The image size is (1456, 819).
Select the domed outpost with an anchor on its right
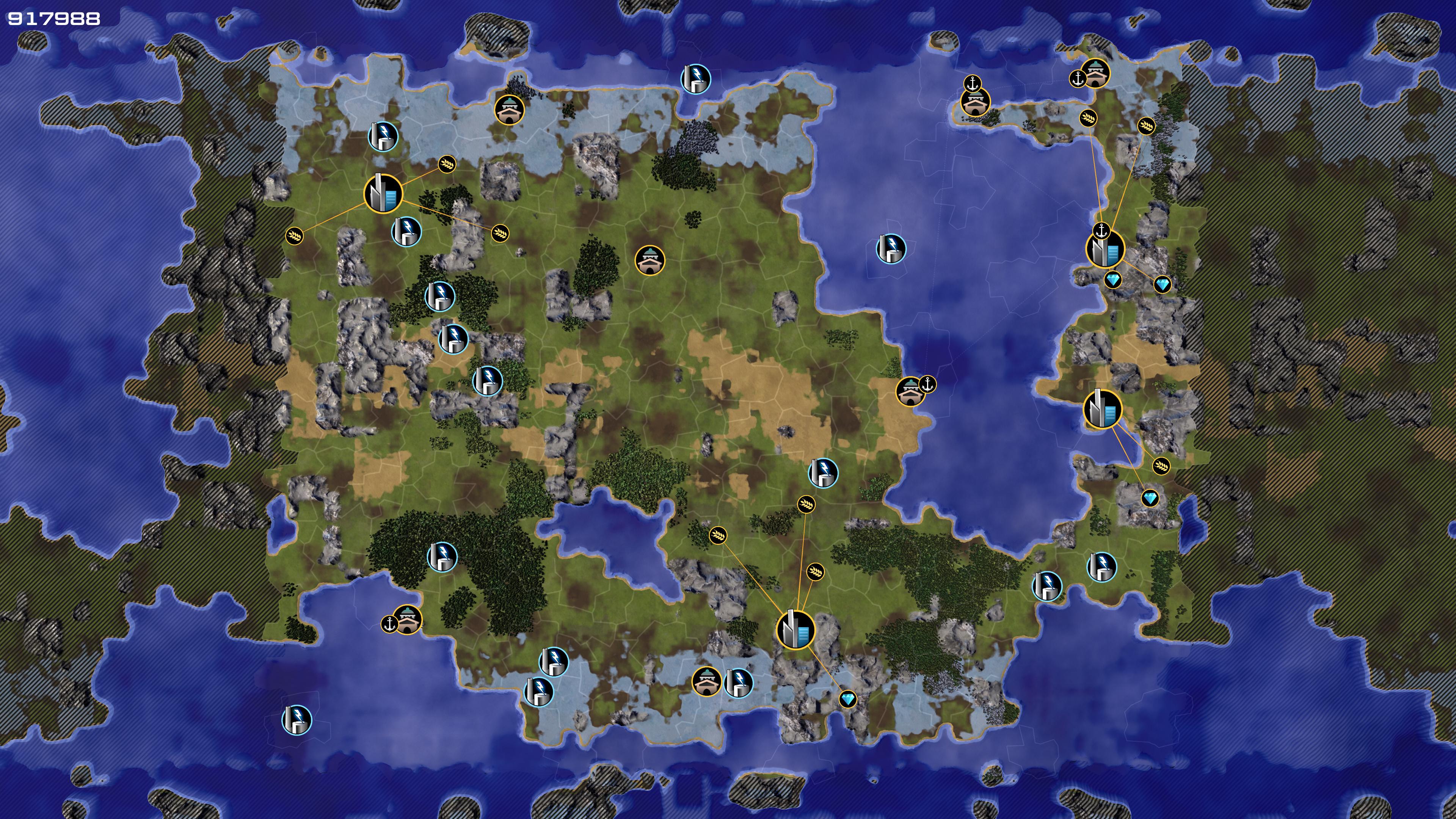[x=910, y=391]
